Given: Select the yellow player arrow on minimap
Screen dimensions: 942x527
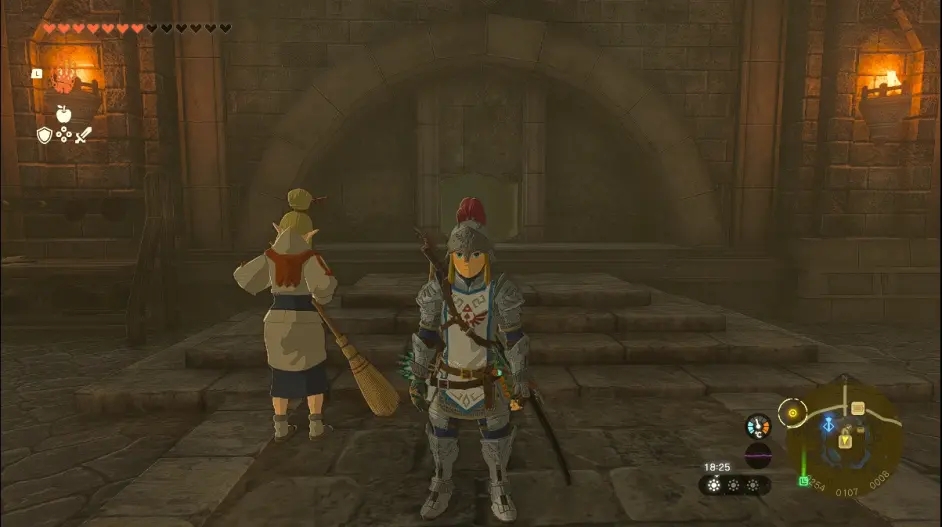Looking at the screenshot, I should (x=846, y=440).
